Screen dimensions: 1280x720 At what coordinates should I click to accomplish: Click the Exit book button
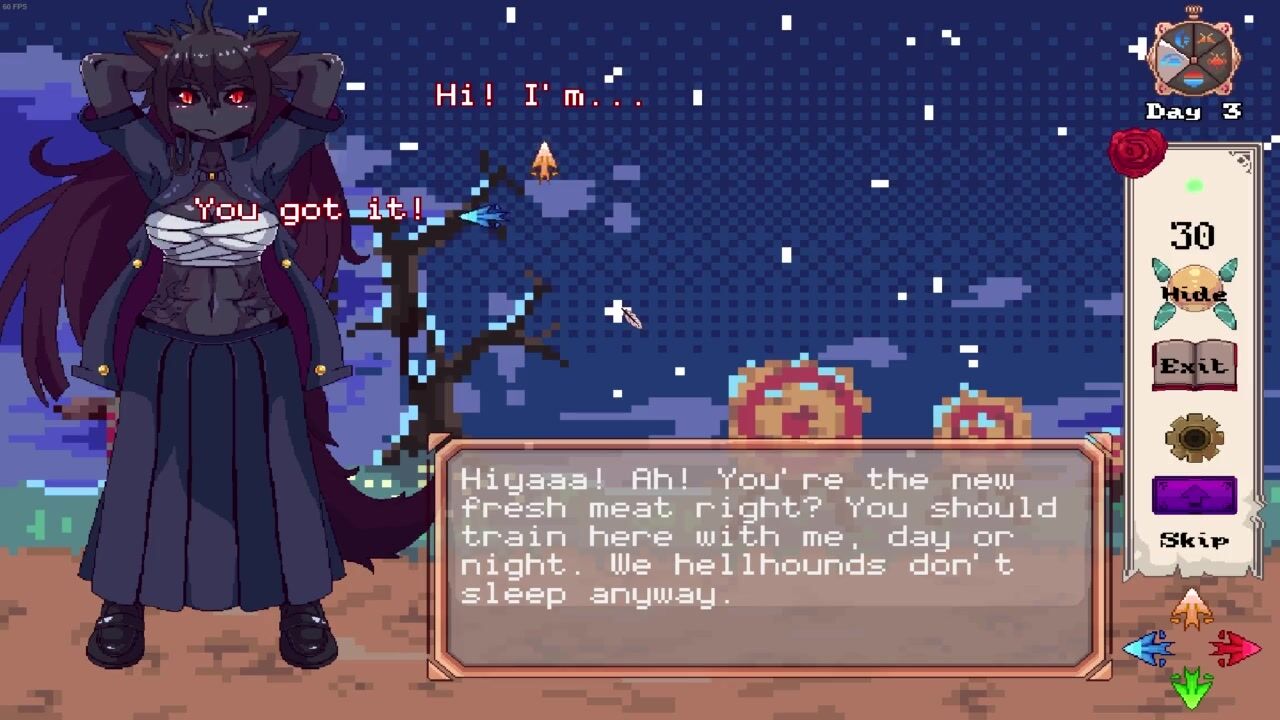(1194, 367)
